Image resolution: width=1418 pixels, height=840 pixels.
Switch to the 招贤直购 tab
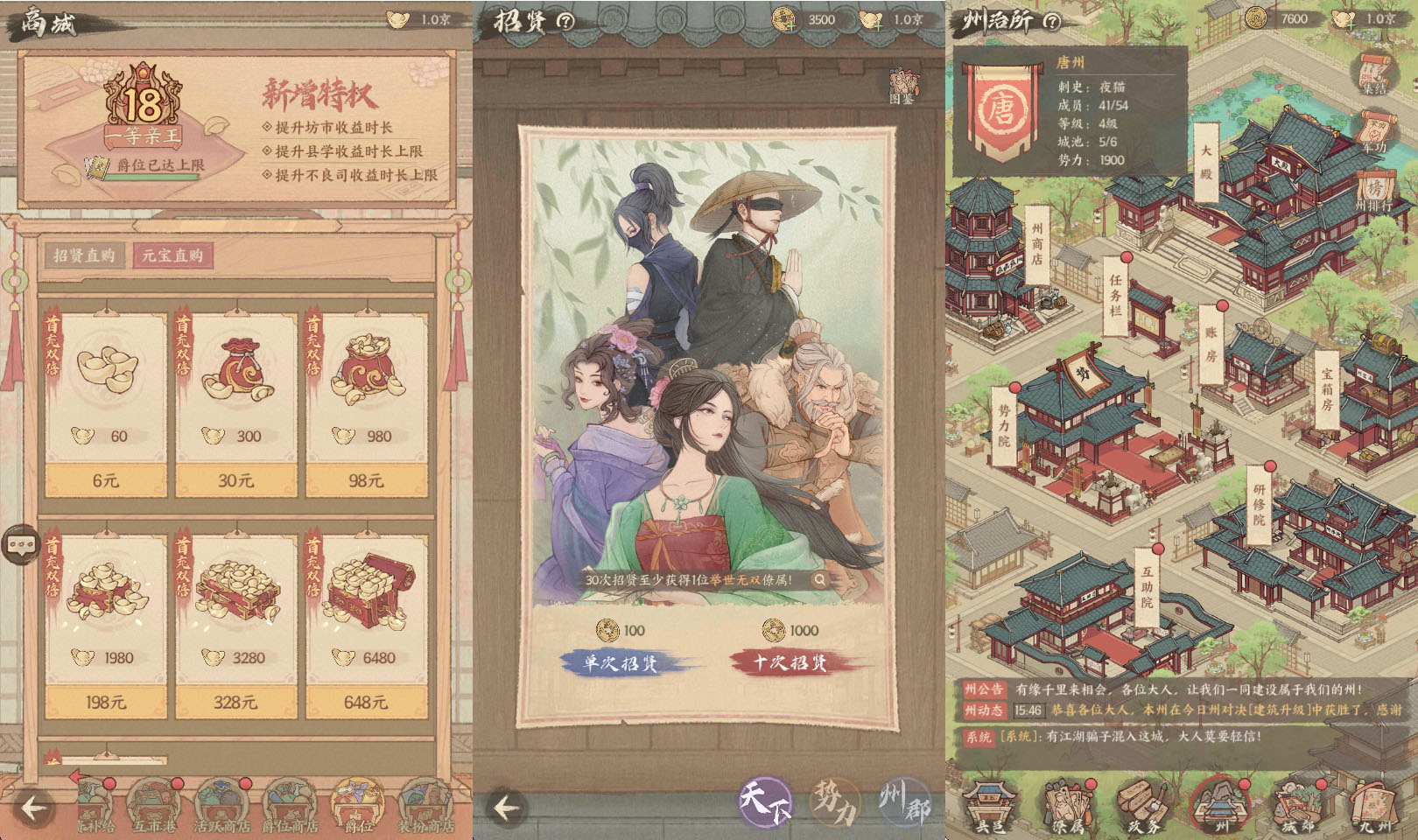click(x=84, y=255)
